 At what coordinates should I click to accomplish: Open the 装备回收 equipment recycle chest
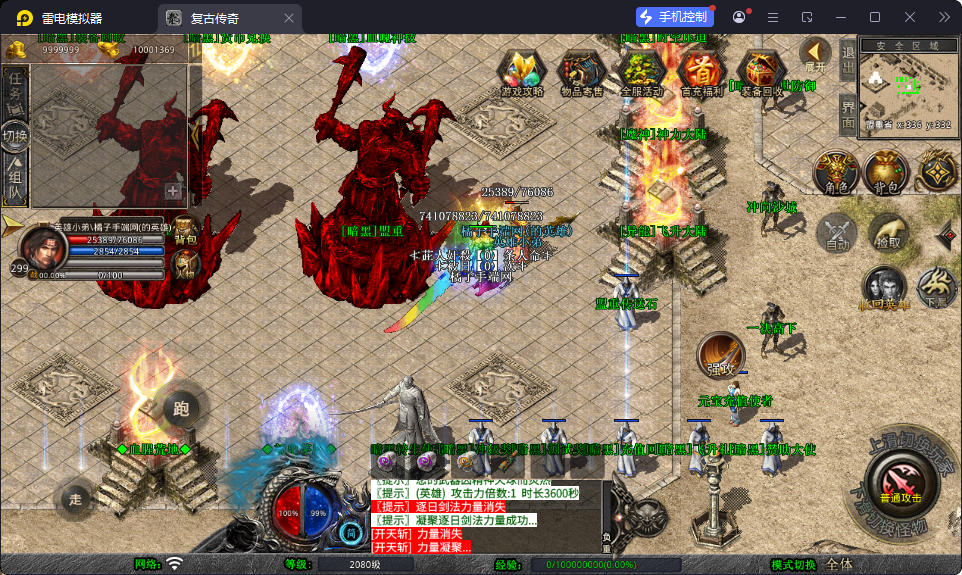[x=761, y=72]
